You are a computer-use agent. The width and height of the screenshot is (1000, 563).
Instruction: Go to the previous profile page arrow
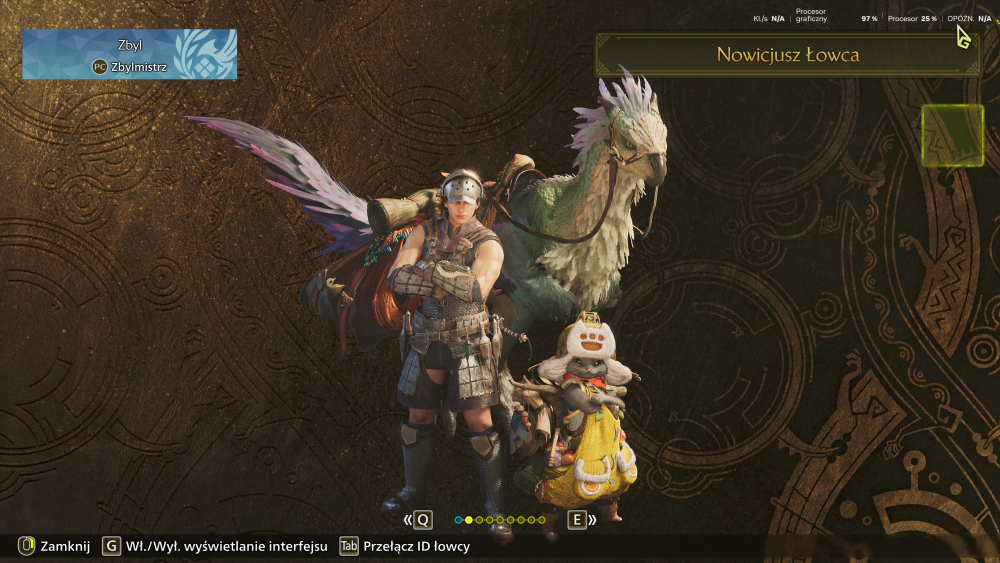click(x=419, y=520)
